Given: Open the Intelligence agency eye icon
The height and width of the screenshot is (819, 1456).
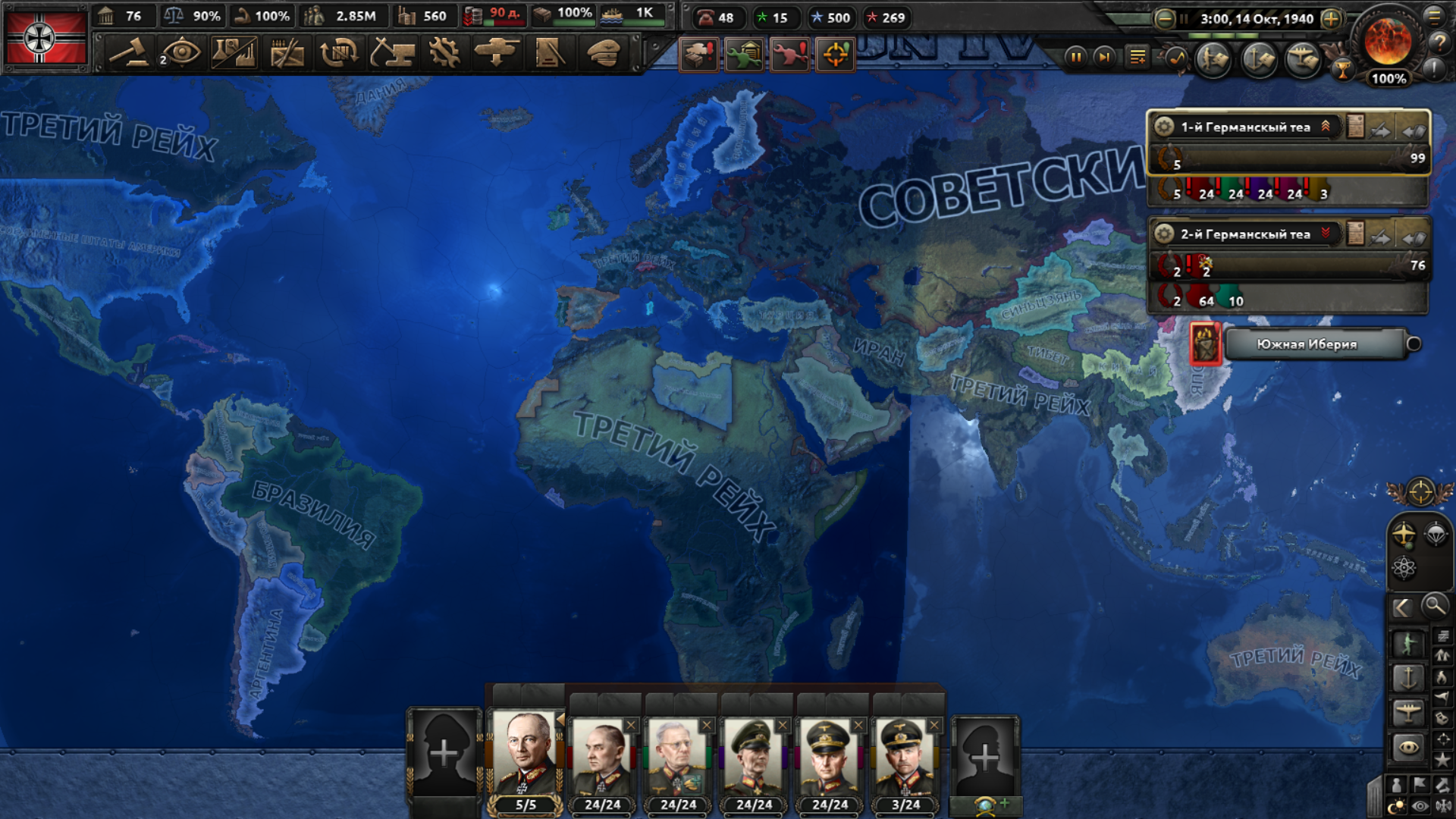Looking at the screenshot, I should (x=181, y=53).
